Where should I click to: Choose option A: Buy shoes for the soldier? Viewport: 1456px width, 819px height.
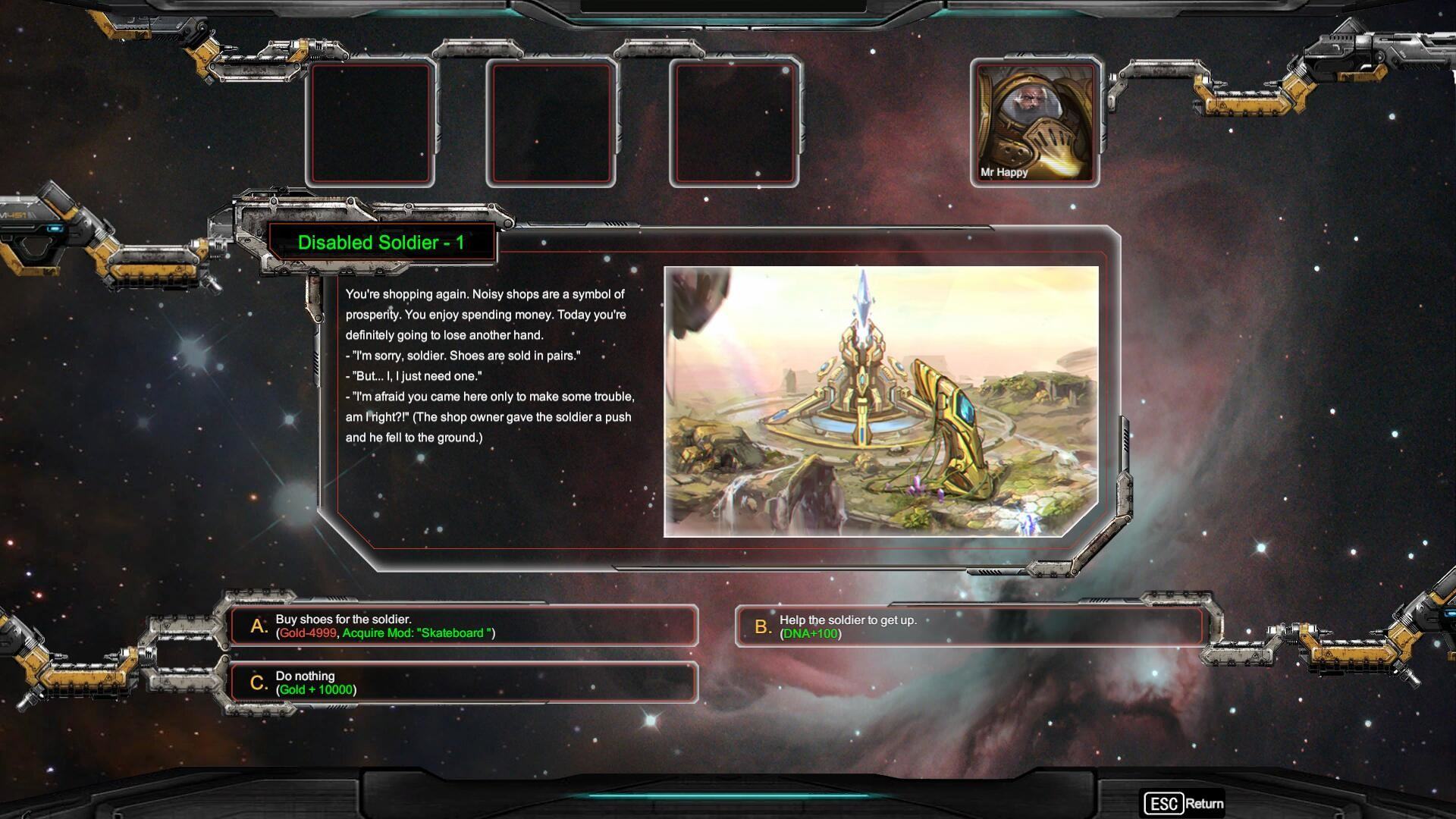[463, 626]
